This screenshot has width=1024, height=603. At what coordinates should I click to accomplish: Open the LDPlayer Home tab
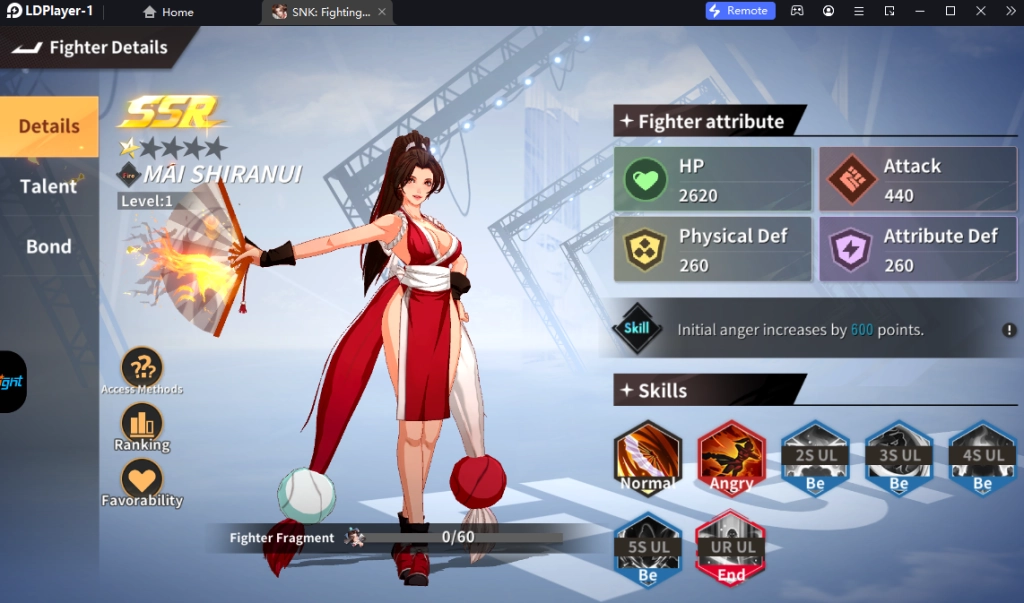[x=168, y=12]
